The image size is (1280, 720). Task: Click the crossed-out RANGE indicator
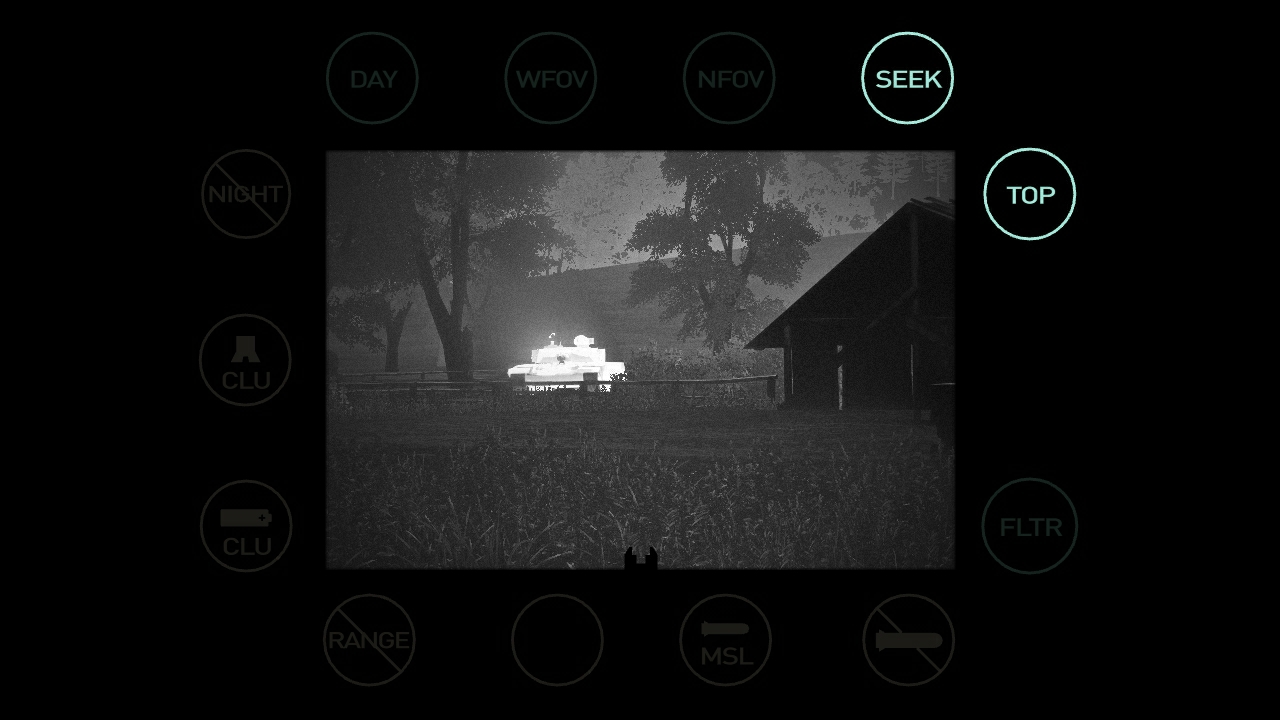coord(369,640)
